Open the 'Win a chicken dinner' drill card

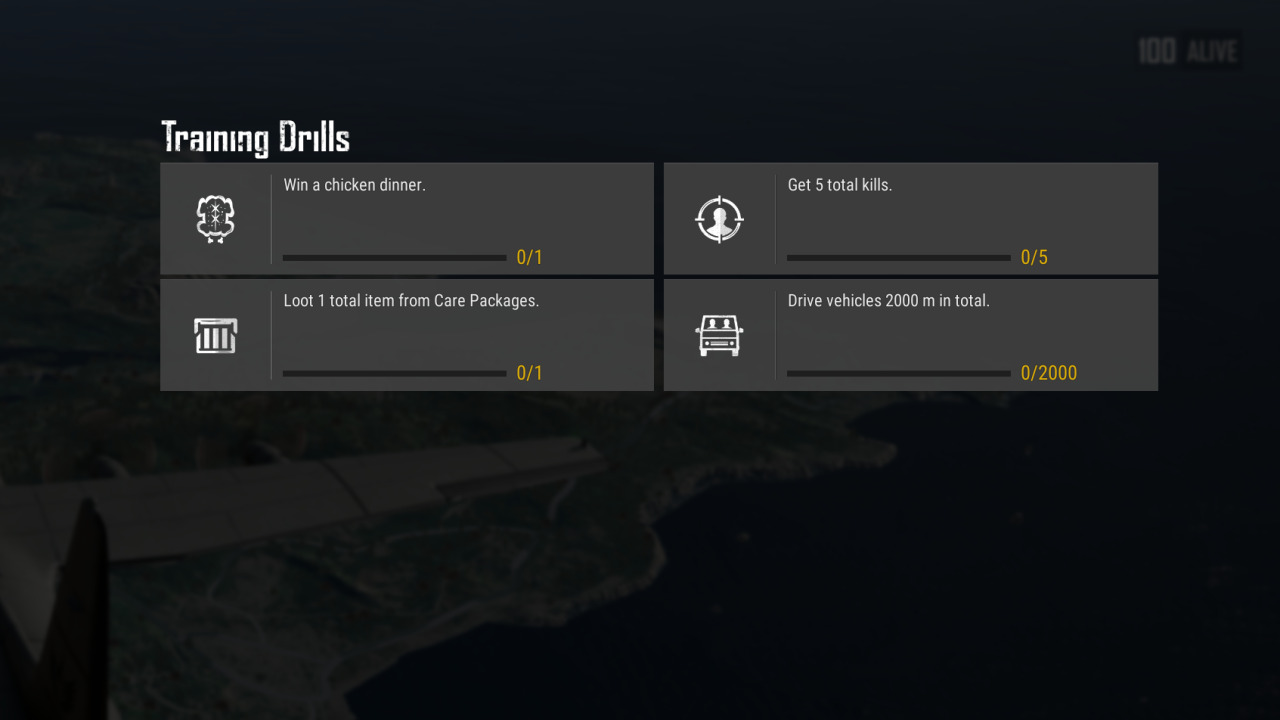click(x=406, y=218)
